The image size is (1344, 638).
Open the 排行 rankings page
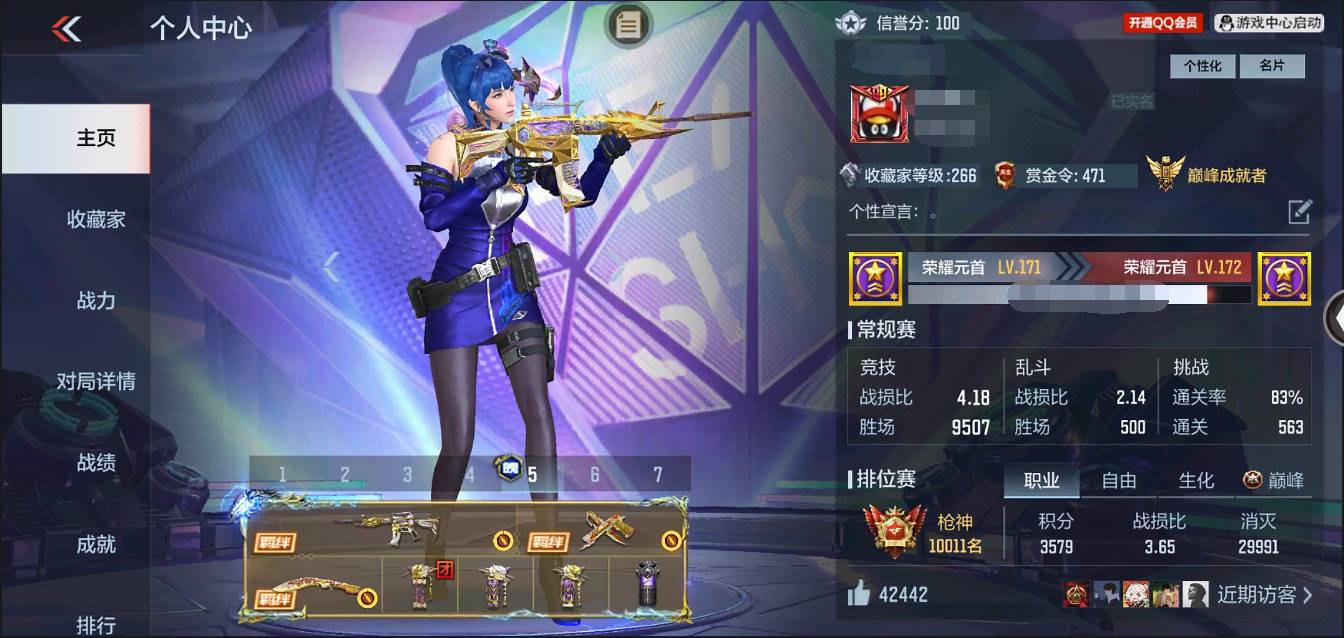tap(96, 624)
